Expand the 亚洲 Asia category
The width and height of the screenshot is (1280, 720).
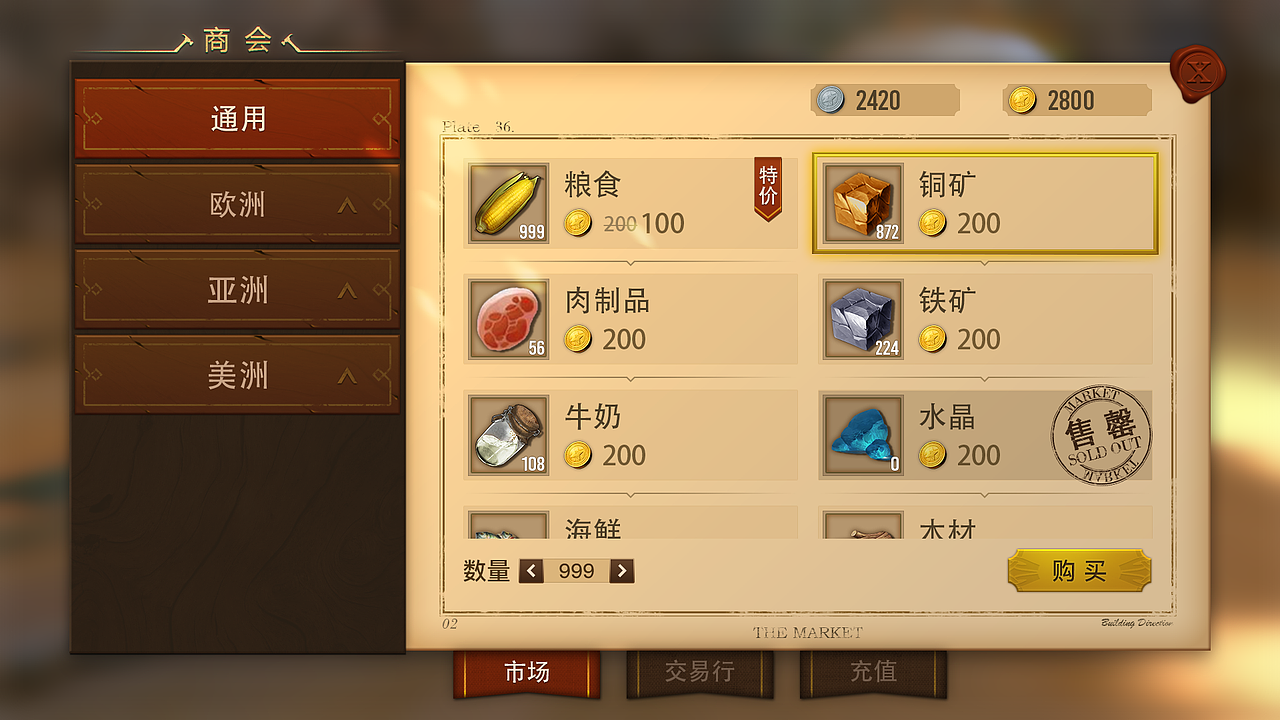pos(236,289)
